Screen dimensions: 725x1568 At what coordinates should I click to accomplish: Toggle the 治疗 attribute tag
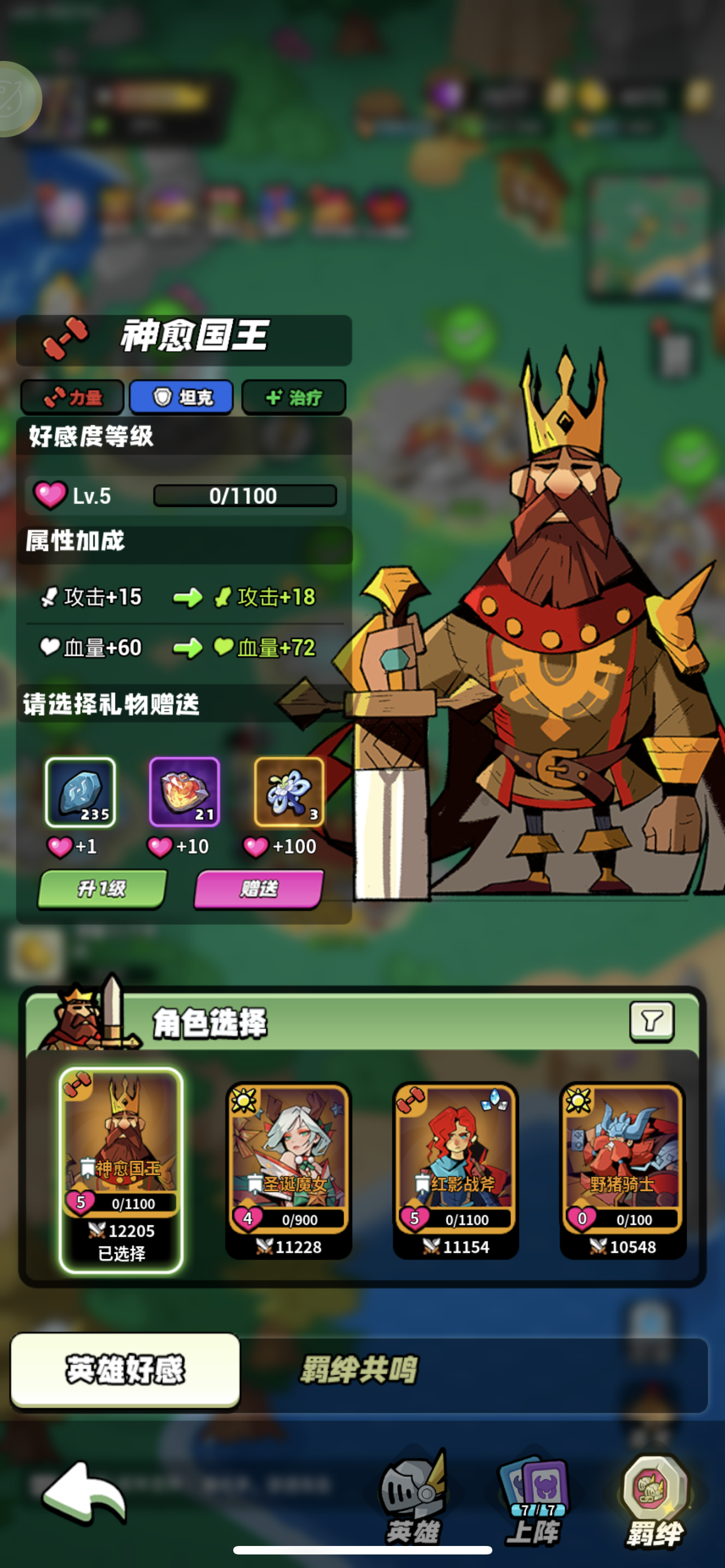(x=293, y=397)
